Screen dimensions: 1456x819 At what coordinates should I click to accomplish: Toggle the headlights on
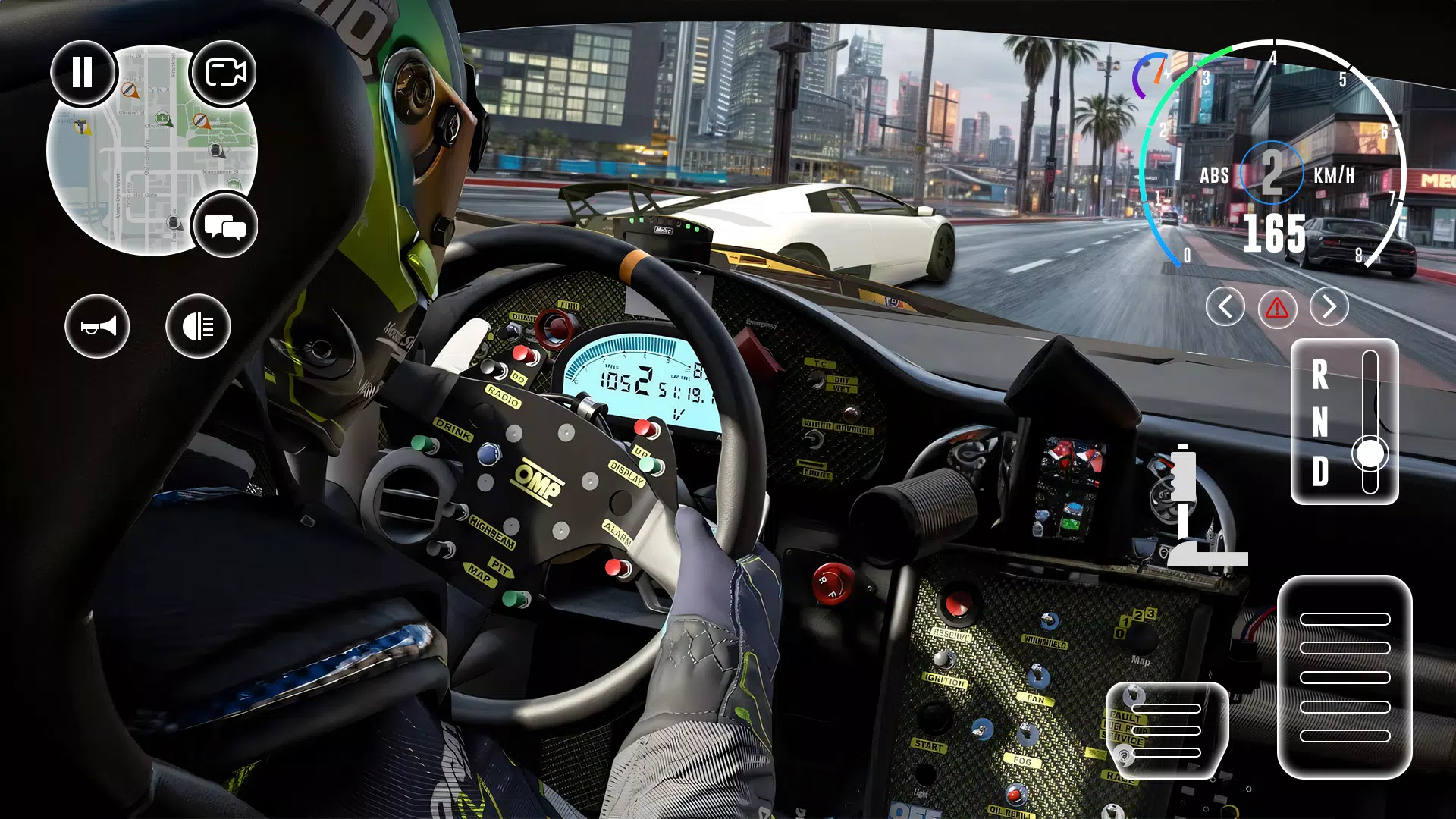[199, 325]
